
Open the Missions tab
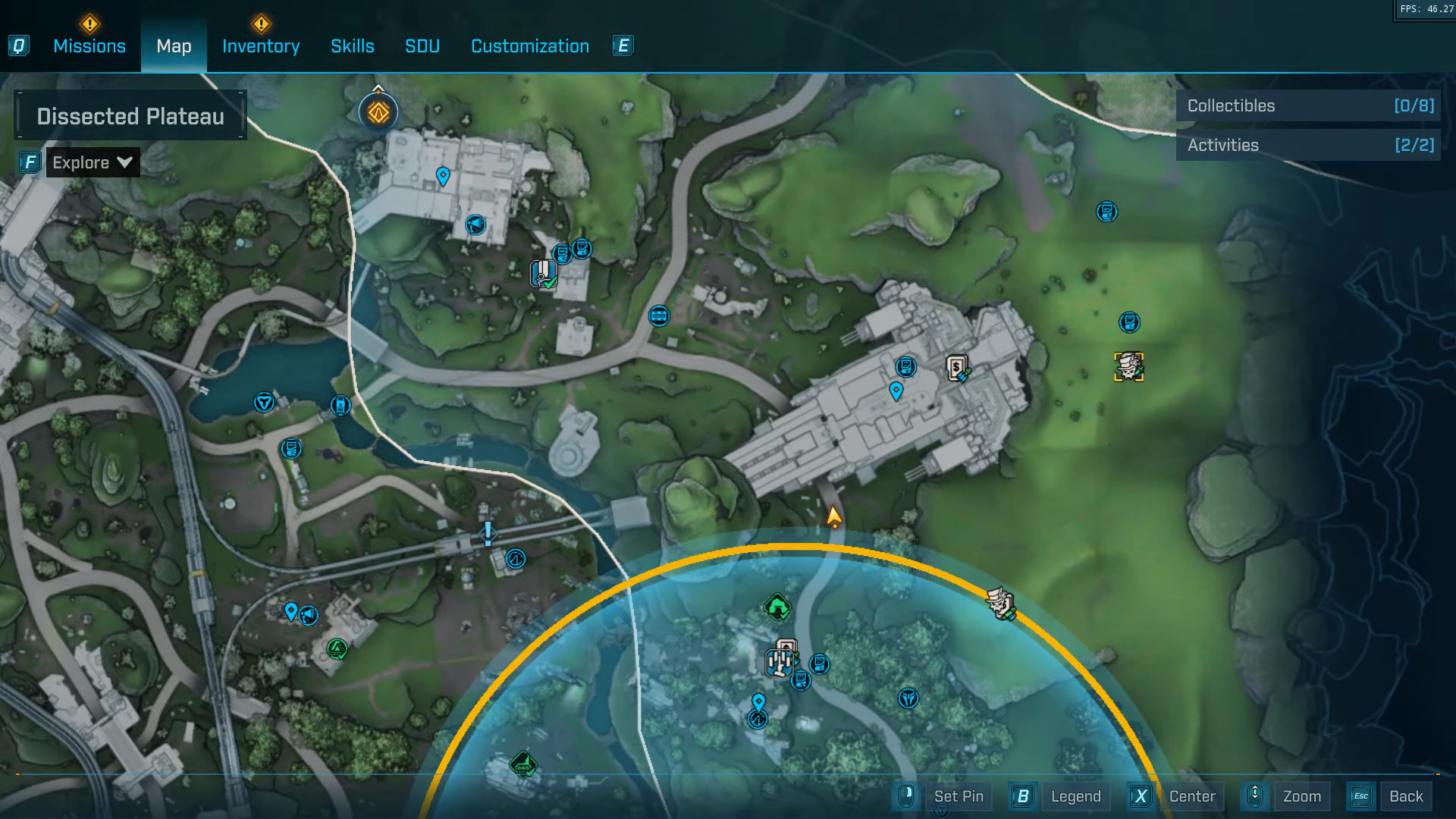(x=89, y=46)
